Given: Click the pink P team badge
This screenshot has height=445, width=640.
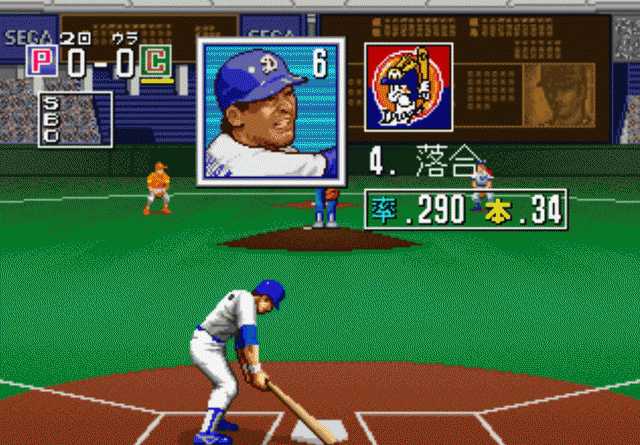Looking at the screenshot, I should click(42, 62).
